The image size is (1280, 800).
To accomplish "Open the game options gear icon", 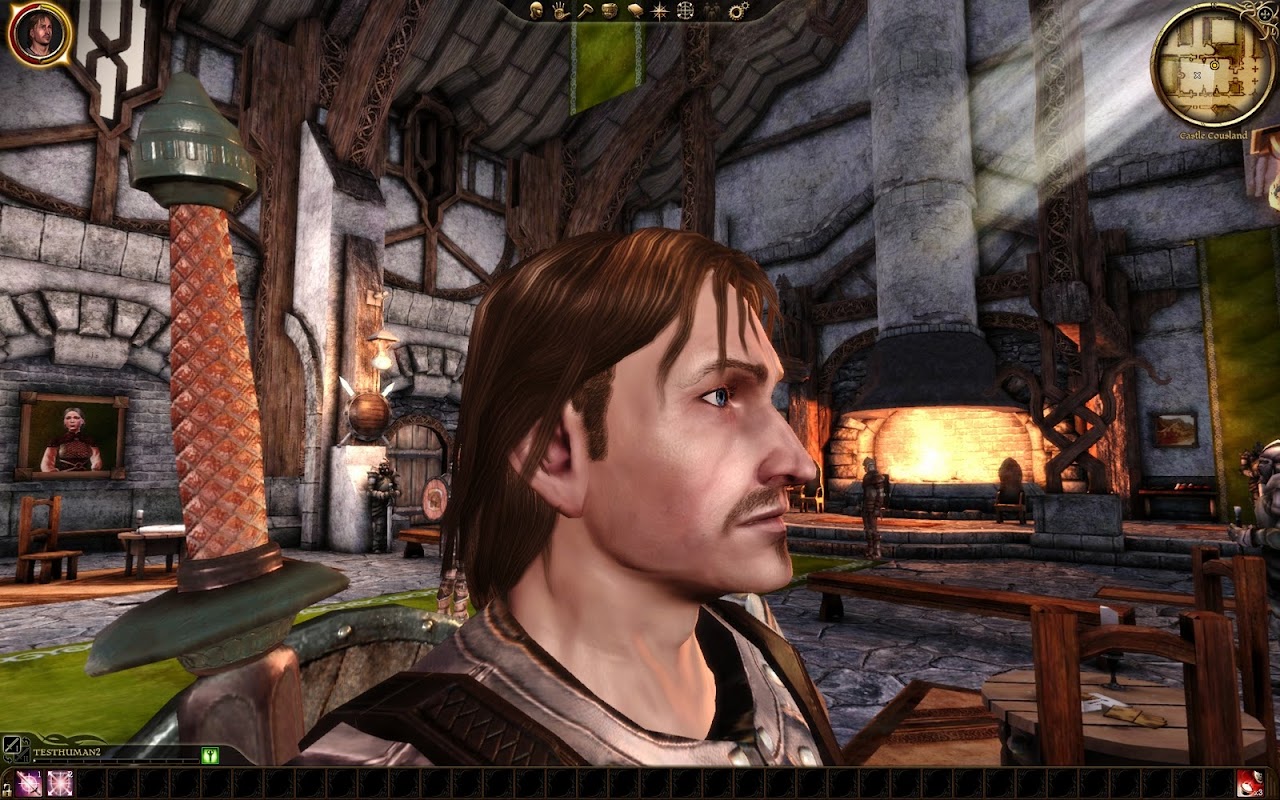I will [739, 11].
